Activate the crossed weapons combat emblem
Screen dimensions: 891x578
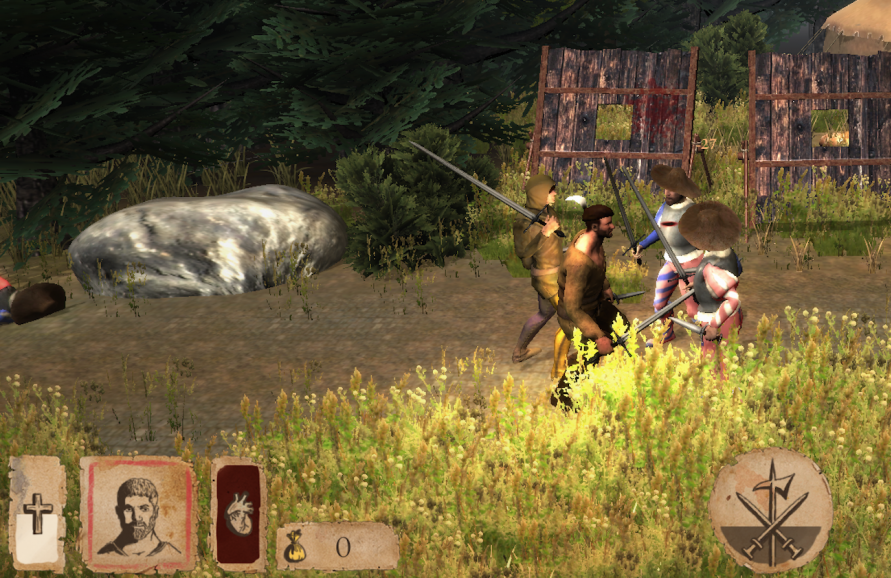click(770, 510)
